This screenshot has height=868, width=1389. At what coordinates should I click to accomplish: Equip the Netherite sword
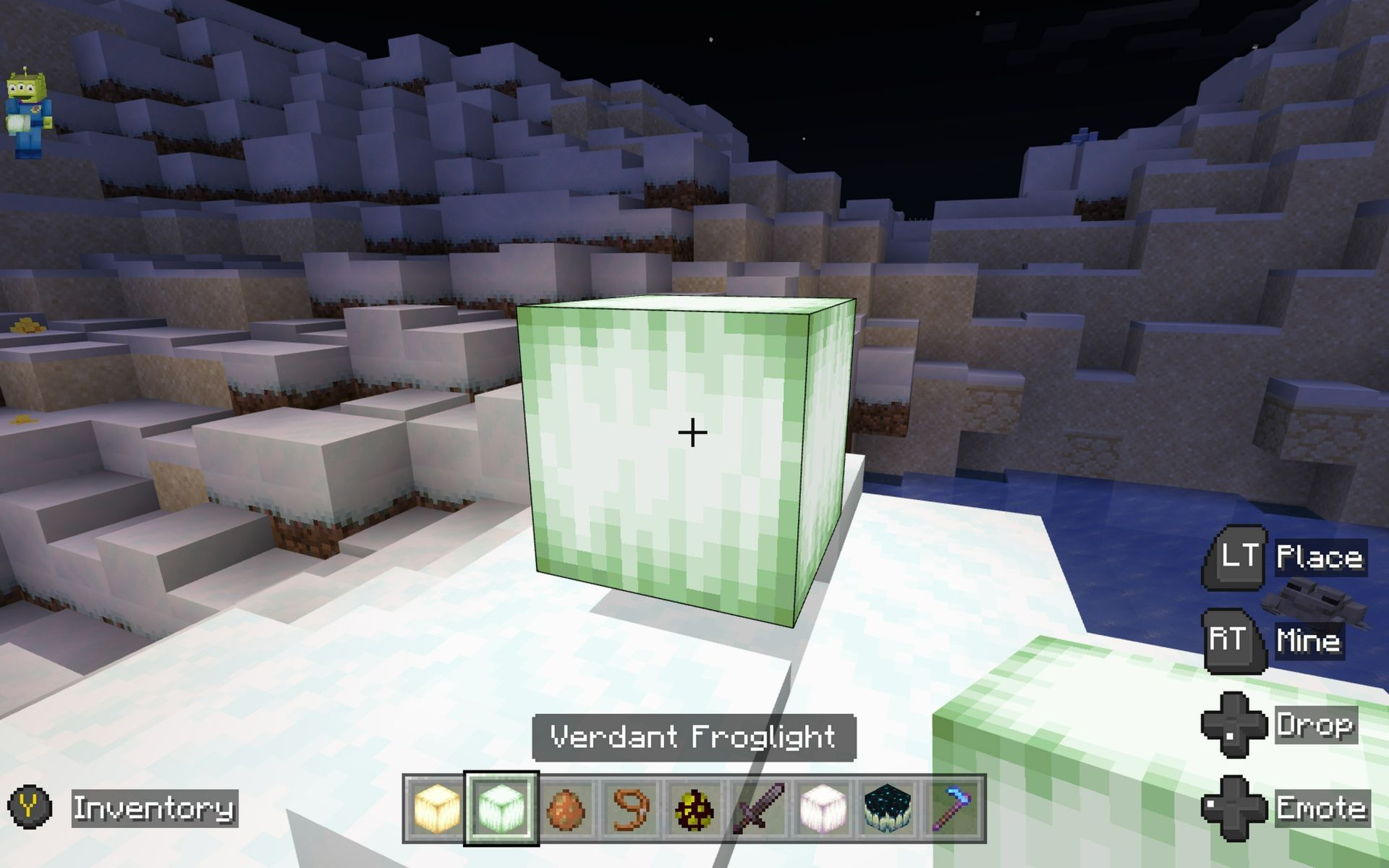point(757,808)
